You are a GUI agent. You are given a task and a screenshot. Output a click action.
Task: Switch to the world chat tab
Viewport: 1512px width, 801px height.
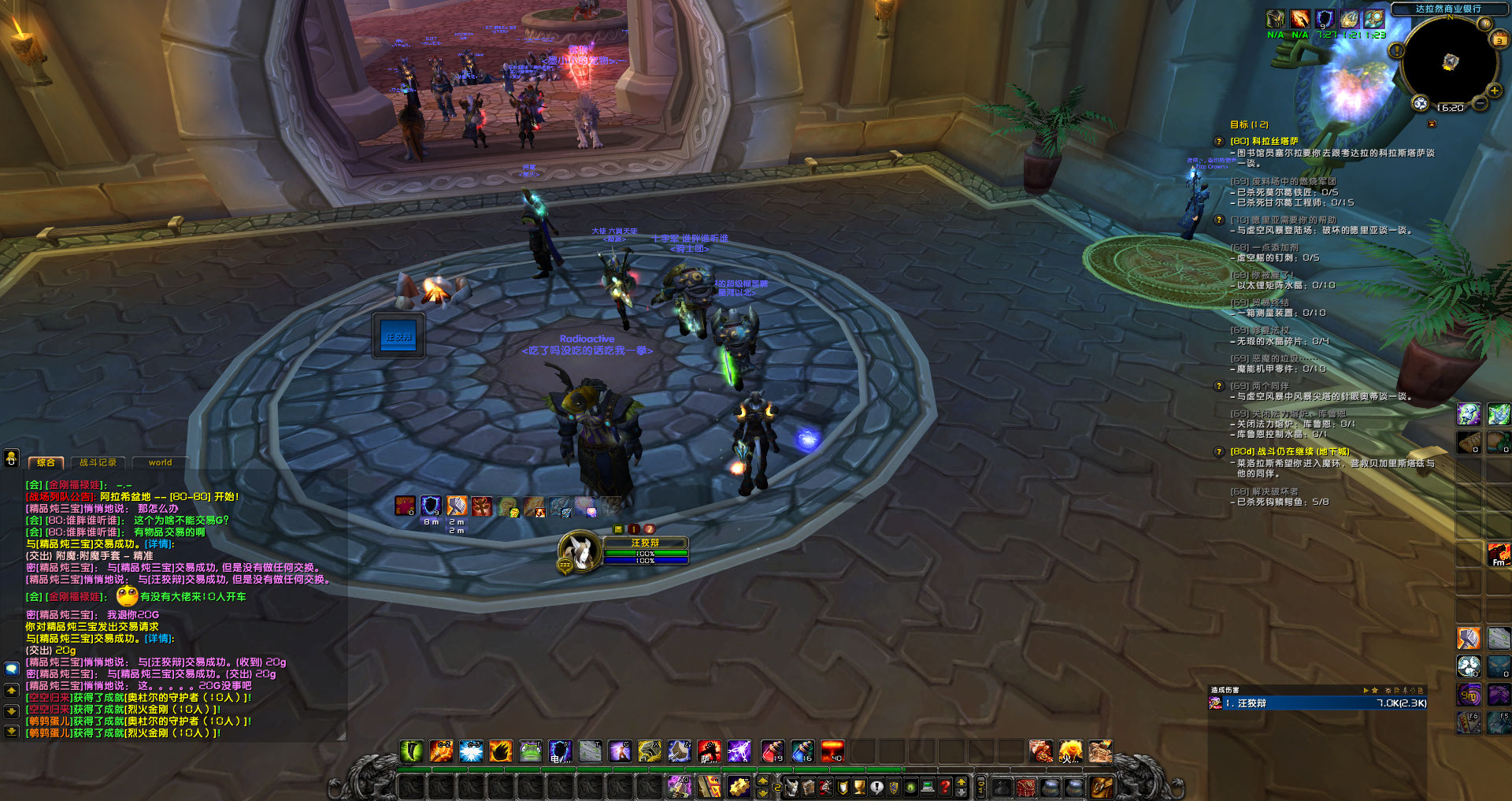159,463
